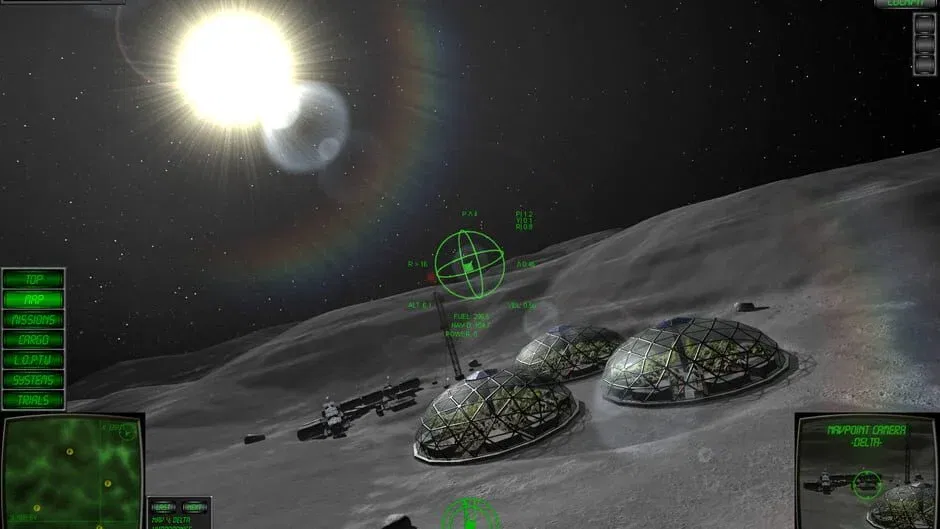The width and height of the screenshot is (940, 529).
Task: Click the green radar minimap
Action: click(70, 470)
